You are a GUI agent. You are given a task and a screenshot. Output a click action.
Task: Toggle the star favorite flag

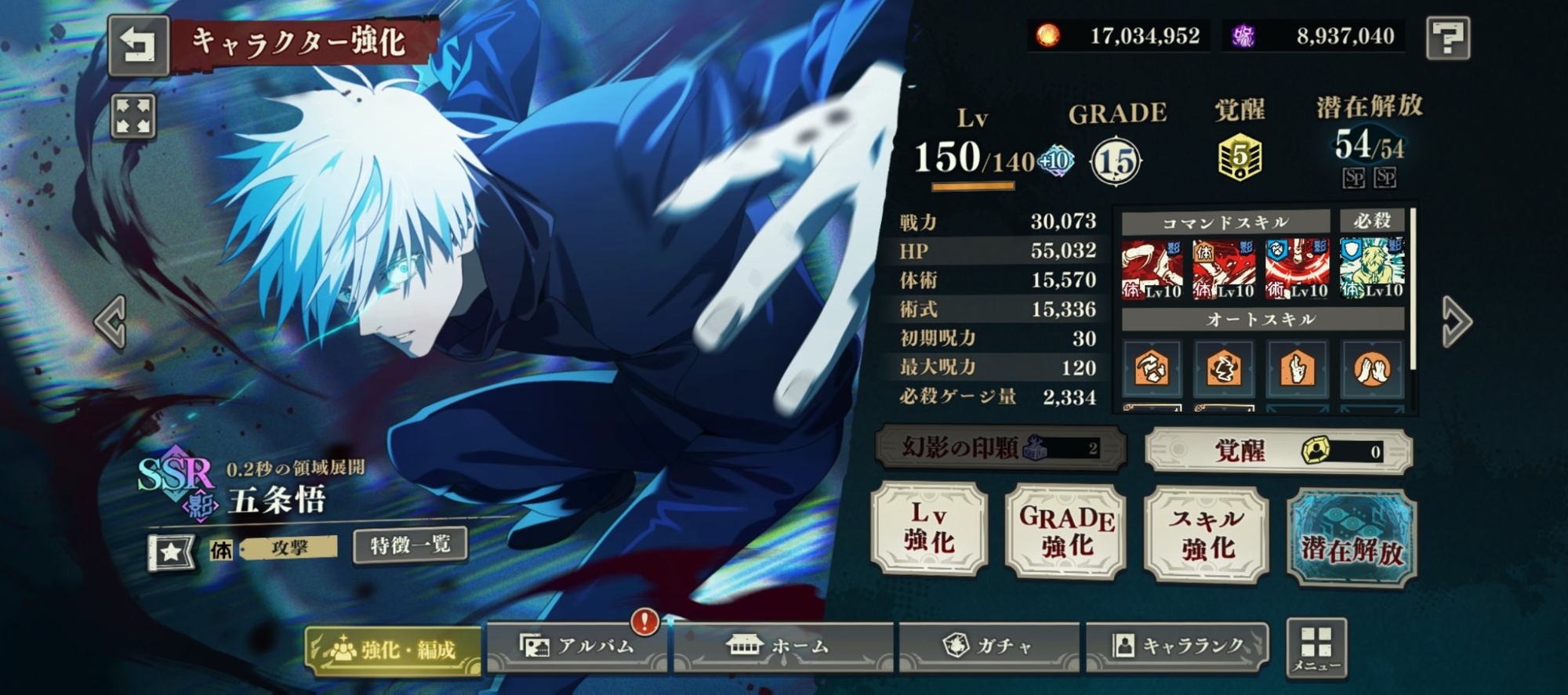tap(172, 552)
